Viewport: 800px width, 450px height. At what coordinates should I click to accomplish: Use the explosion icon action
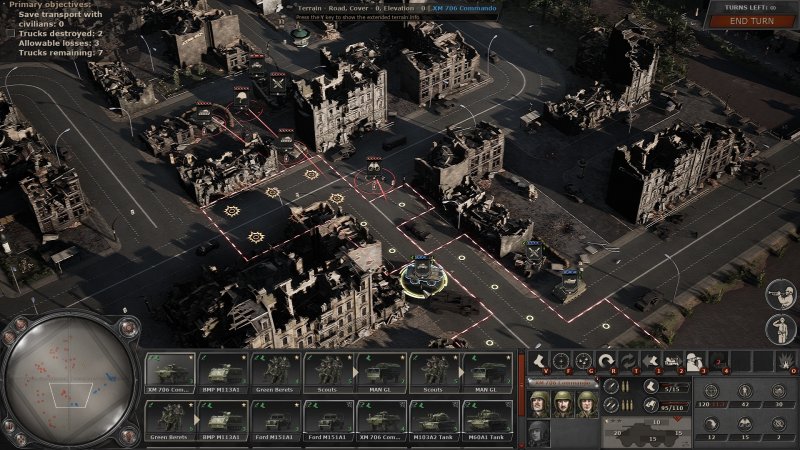786,361
